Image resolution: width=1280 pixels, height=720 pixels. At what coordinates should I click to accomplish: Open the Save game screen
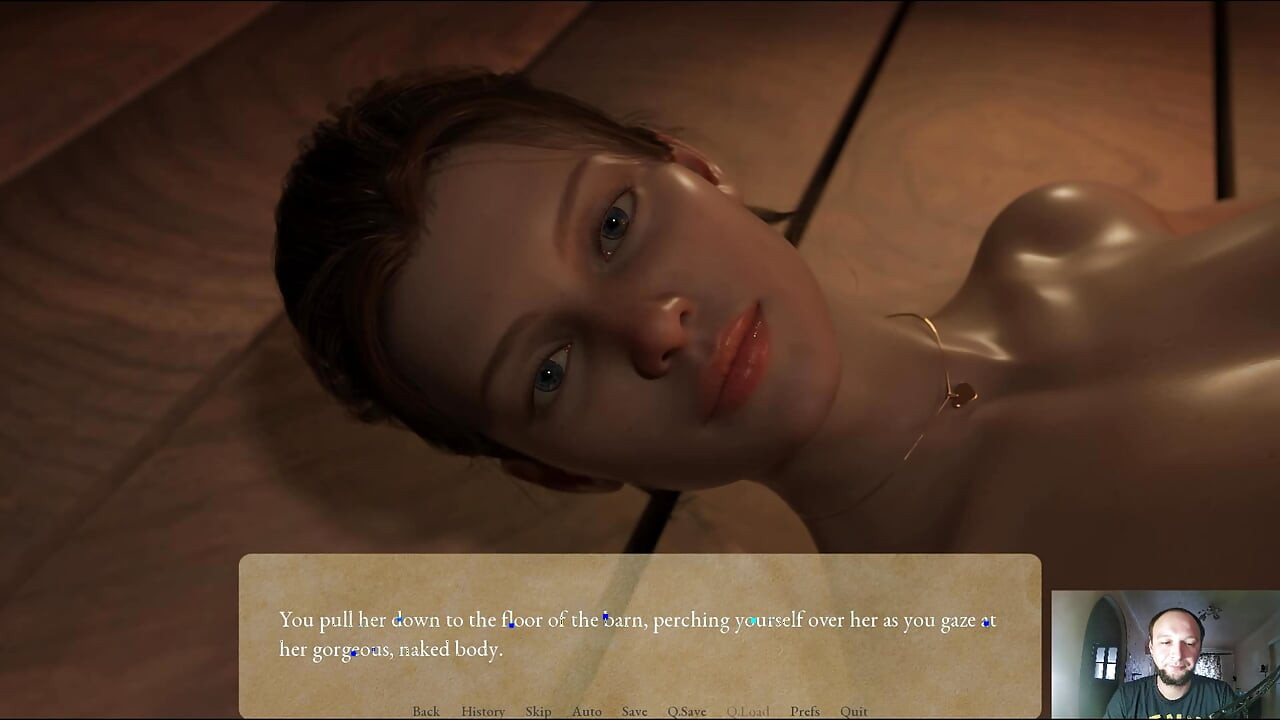[x=634, y=711]
